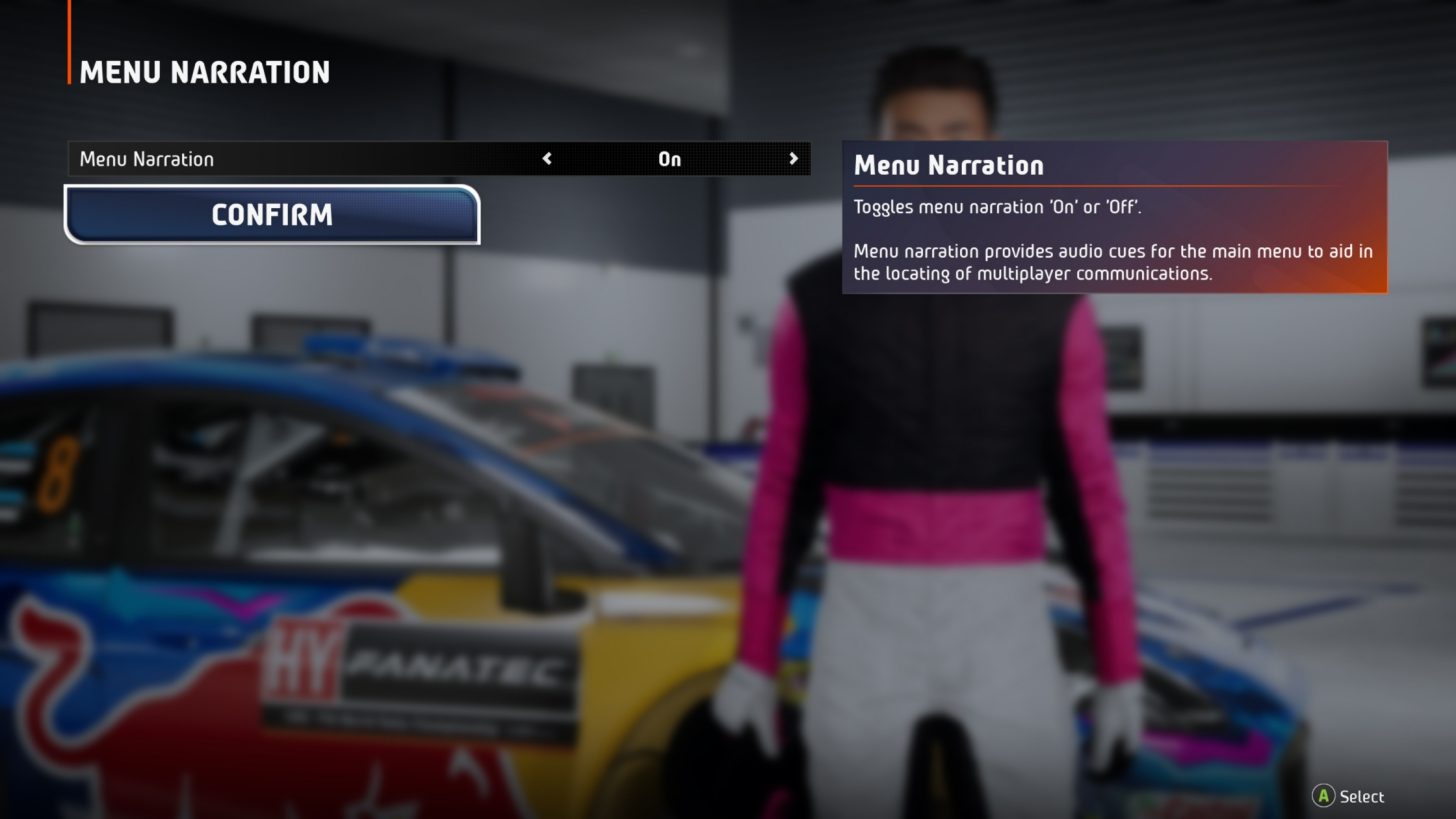The image size is (1456, 819).
Task: Select the MENU NARRATION page header
Action: click(203, 71)
